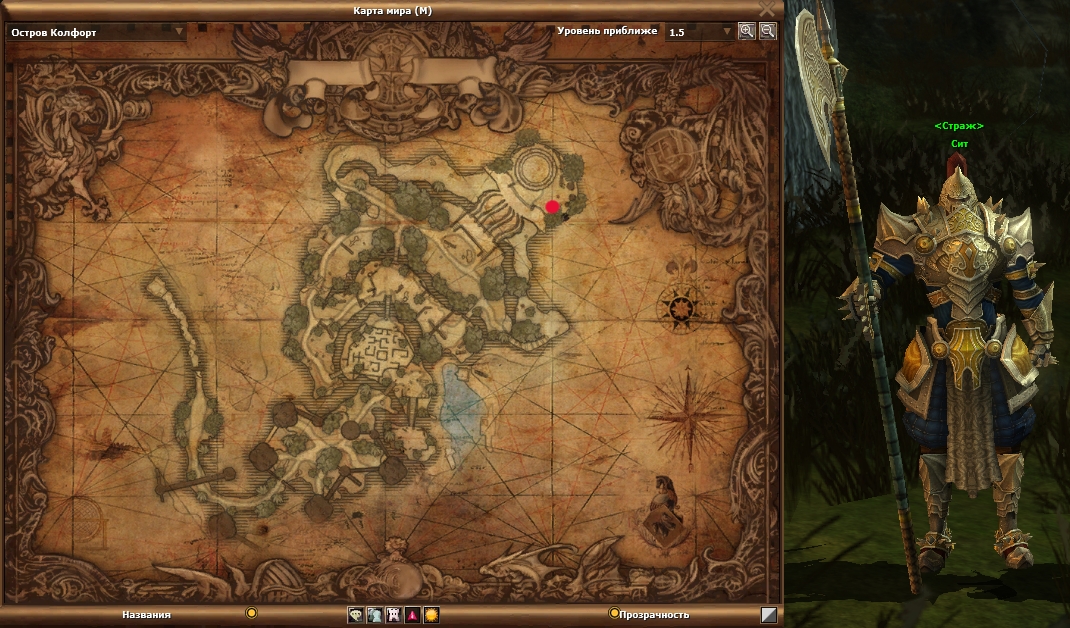The height and width of the screenshot is (628, 1070).
Task: Click the grey resize corner button
Action: click(x=769, y=615)
